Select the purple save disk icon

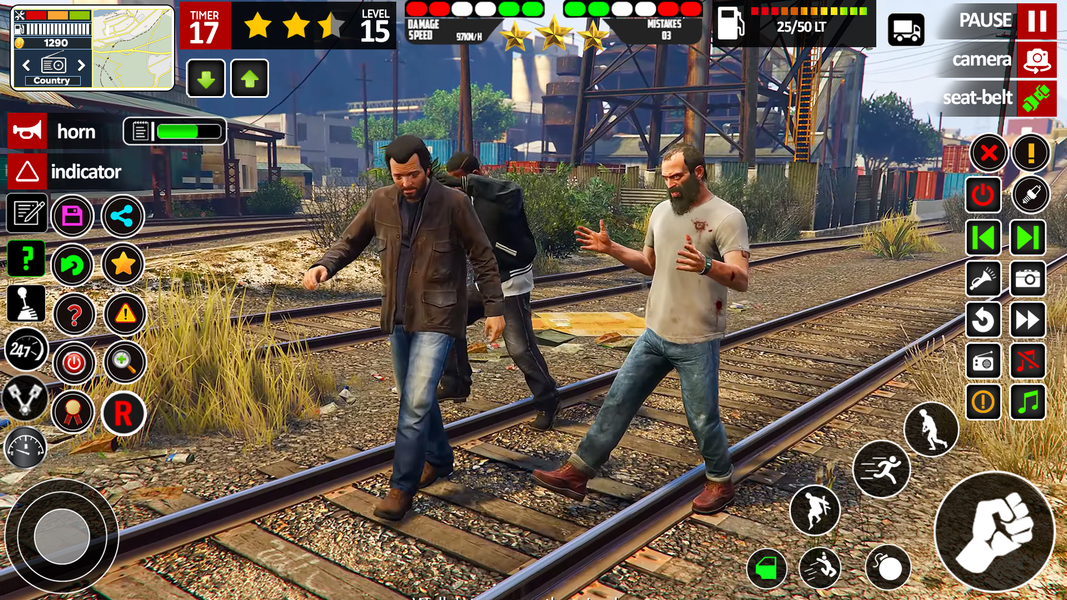point(73,215)
